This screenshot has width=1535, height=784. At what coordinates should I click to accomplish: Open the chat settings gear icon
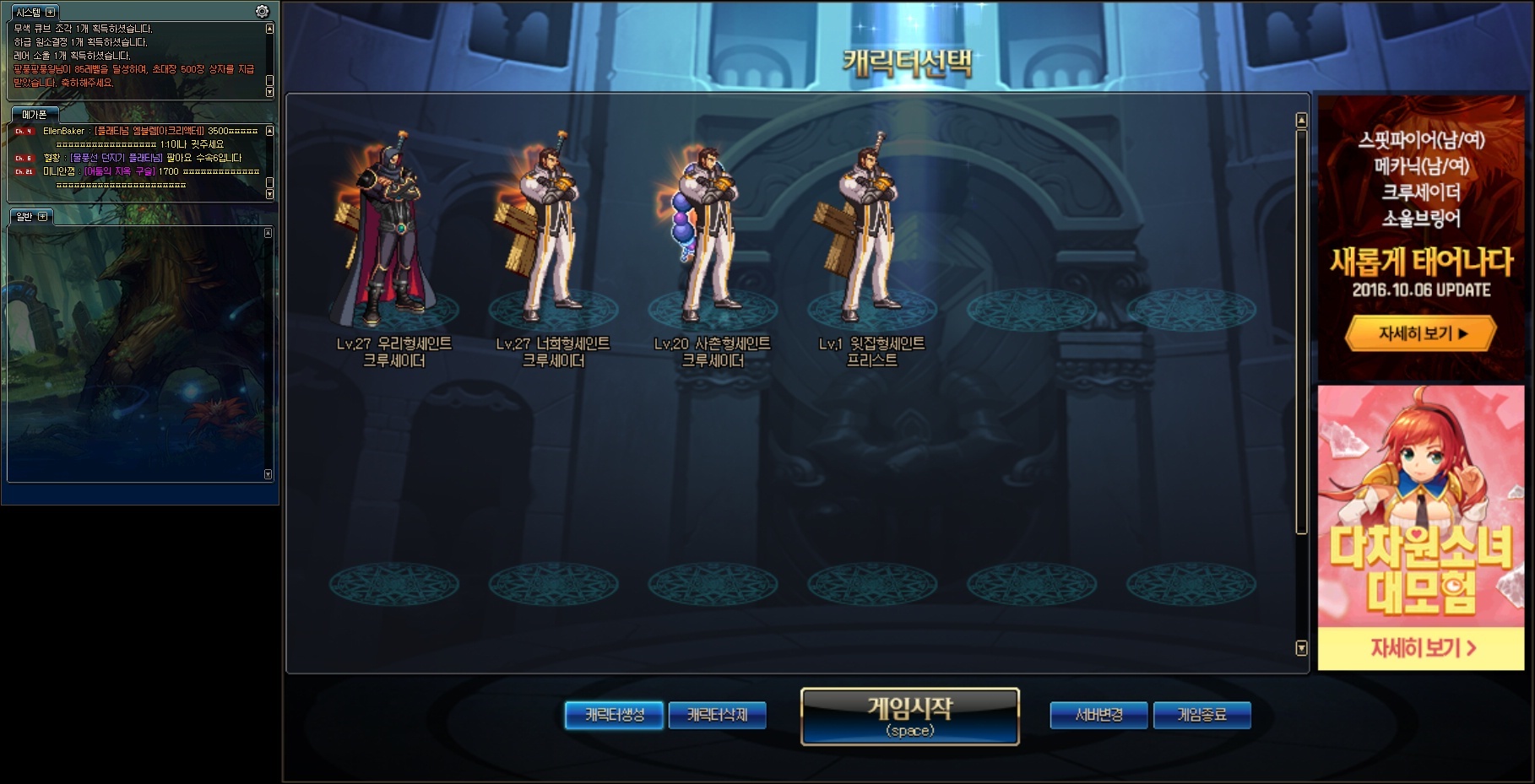click(x=262, y=12)
